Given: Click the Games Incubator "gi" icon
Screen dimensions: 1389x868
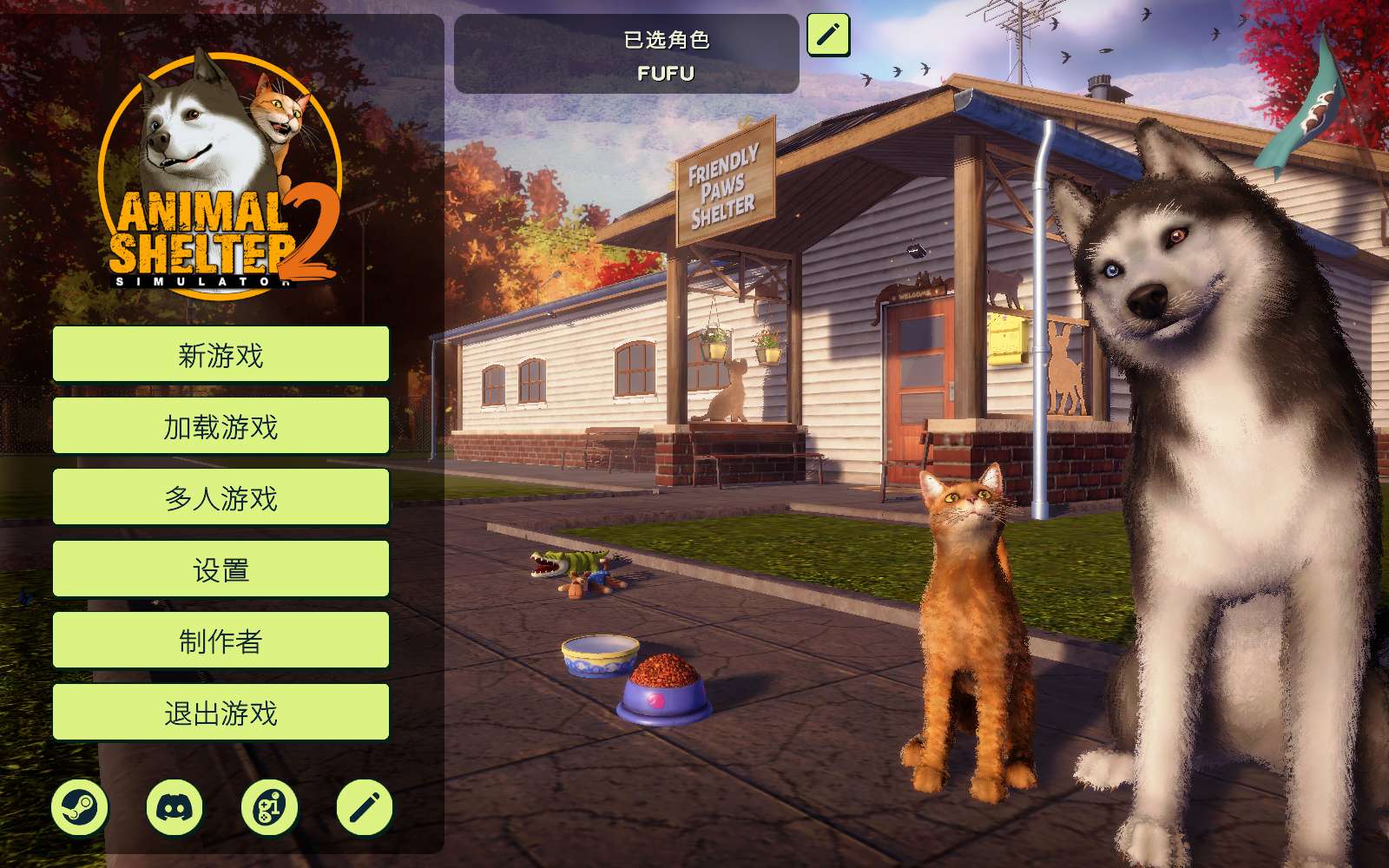Looking at the screenshot, I should click(x=269, y=808).
